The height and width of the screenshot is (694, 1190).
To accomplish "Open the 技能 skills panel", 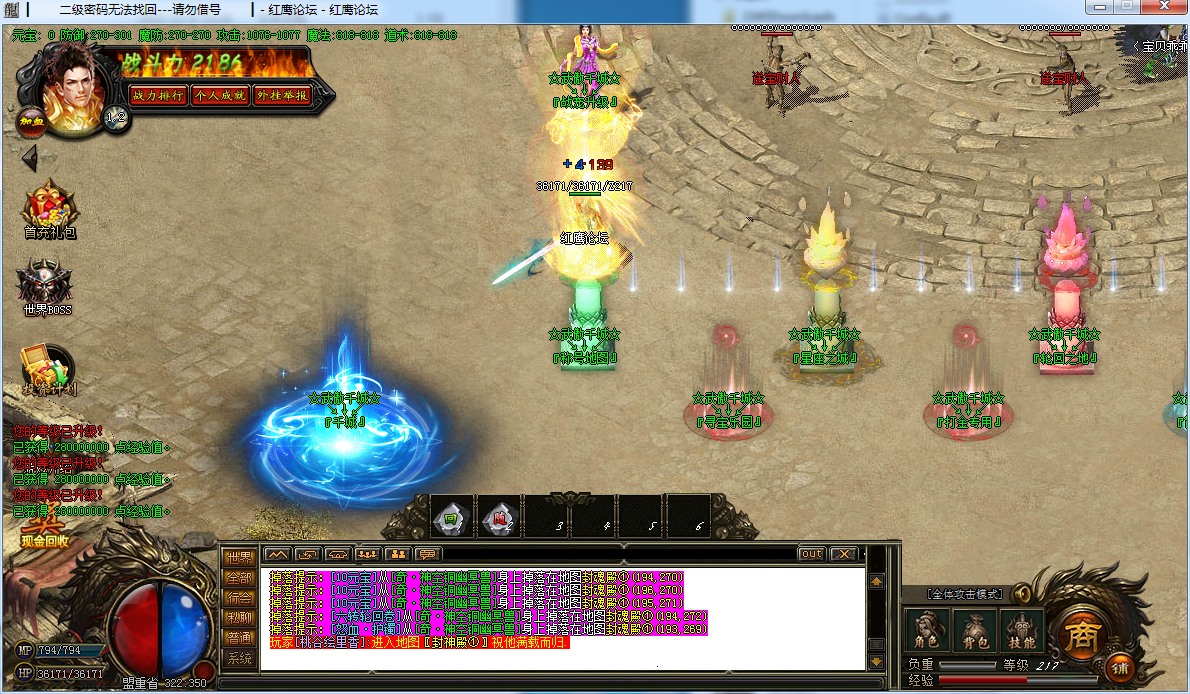I will point(1021,630).
